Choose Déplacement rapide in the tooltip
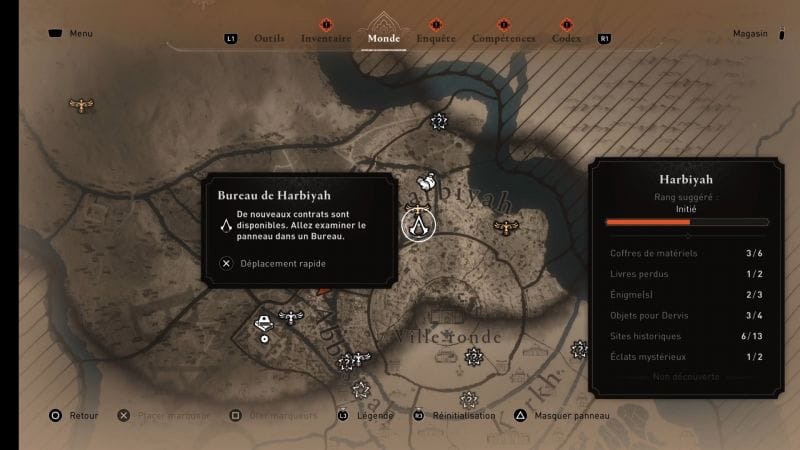The height and width of the screenshot is (450, 800). coord(273,264)
